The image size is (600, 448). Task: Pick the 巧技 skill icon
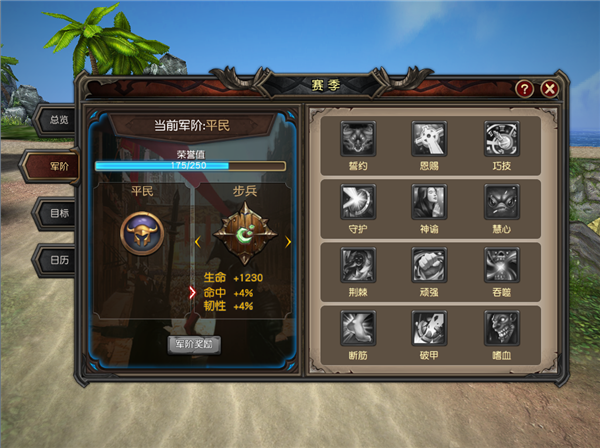[500, 138]
